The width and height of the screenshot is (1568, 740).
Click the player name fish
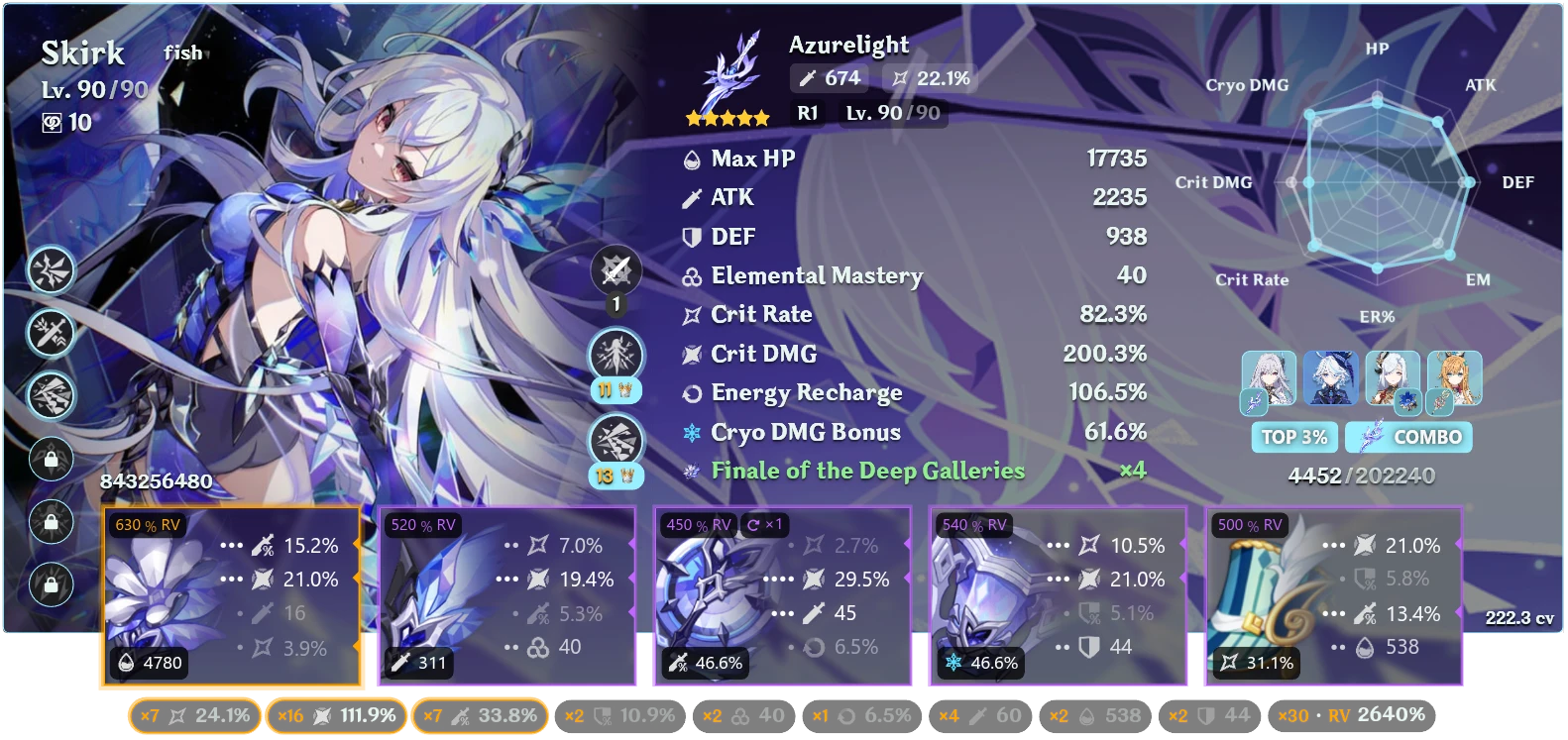[x=184, y=53]
